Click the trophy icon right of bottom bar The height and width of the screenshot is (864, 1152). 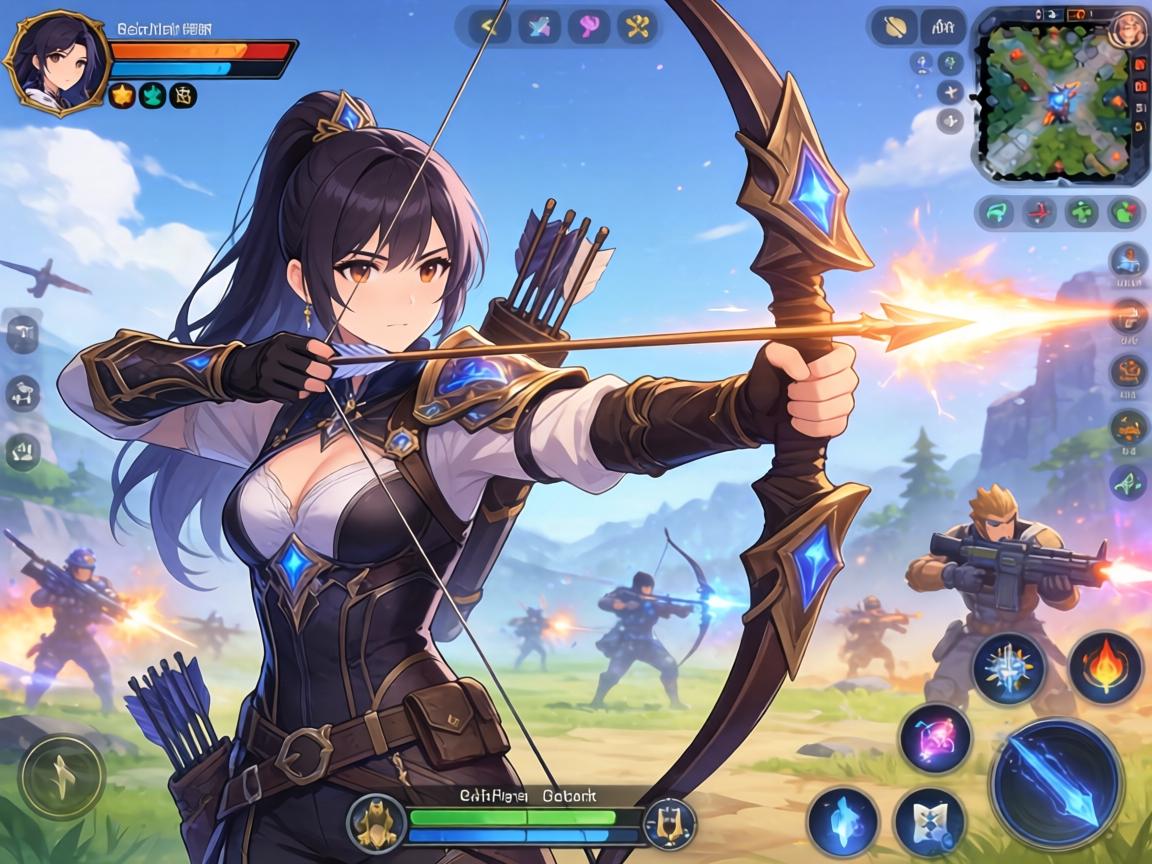[x=668, y=823]
